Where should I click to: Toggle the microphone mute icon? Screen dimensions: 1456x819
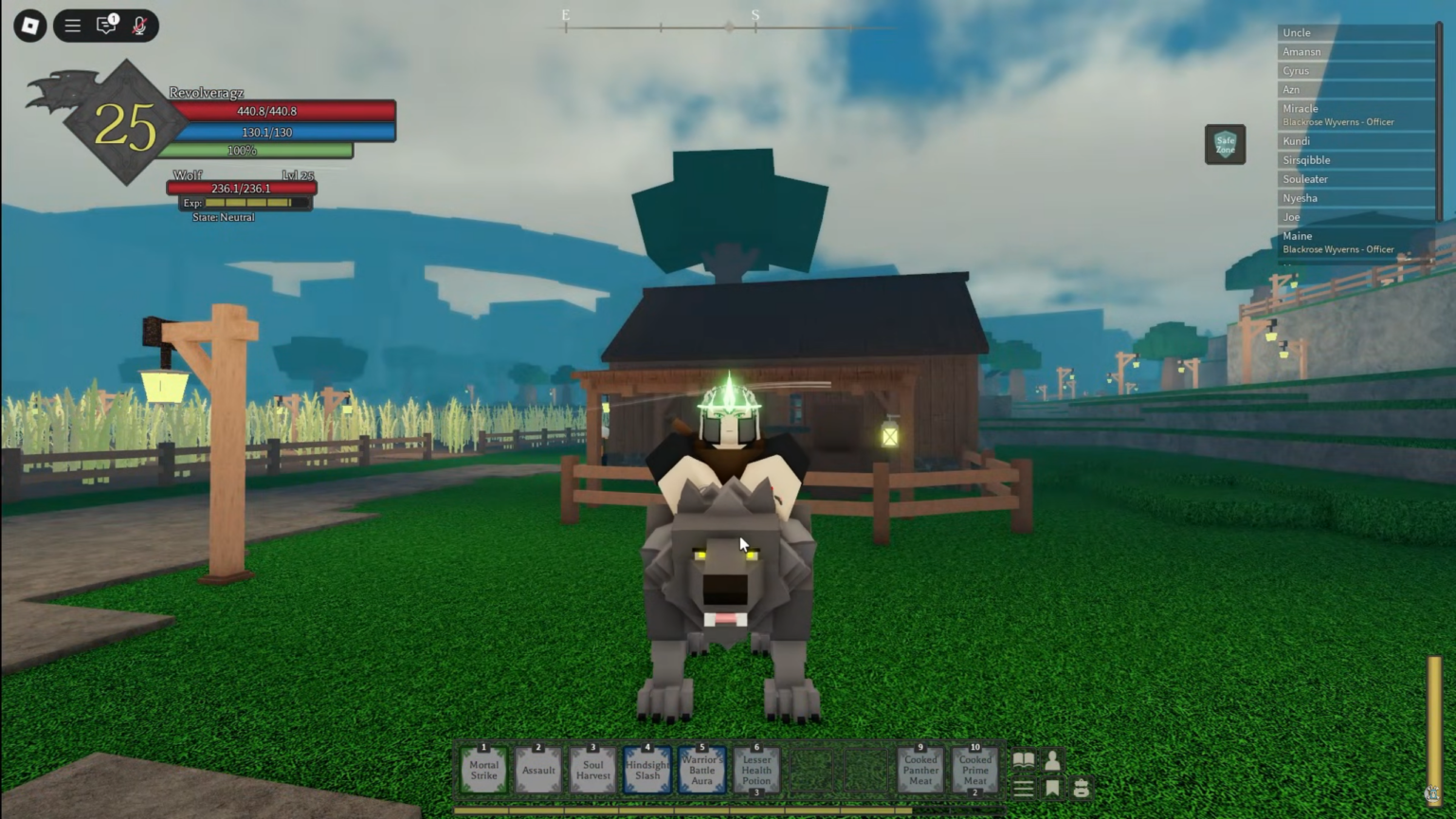tap(138, 26)
